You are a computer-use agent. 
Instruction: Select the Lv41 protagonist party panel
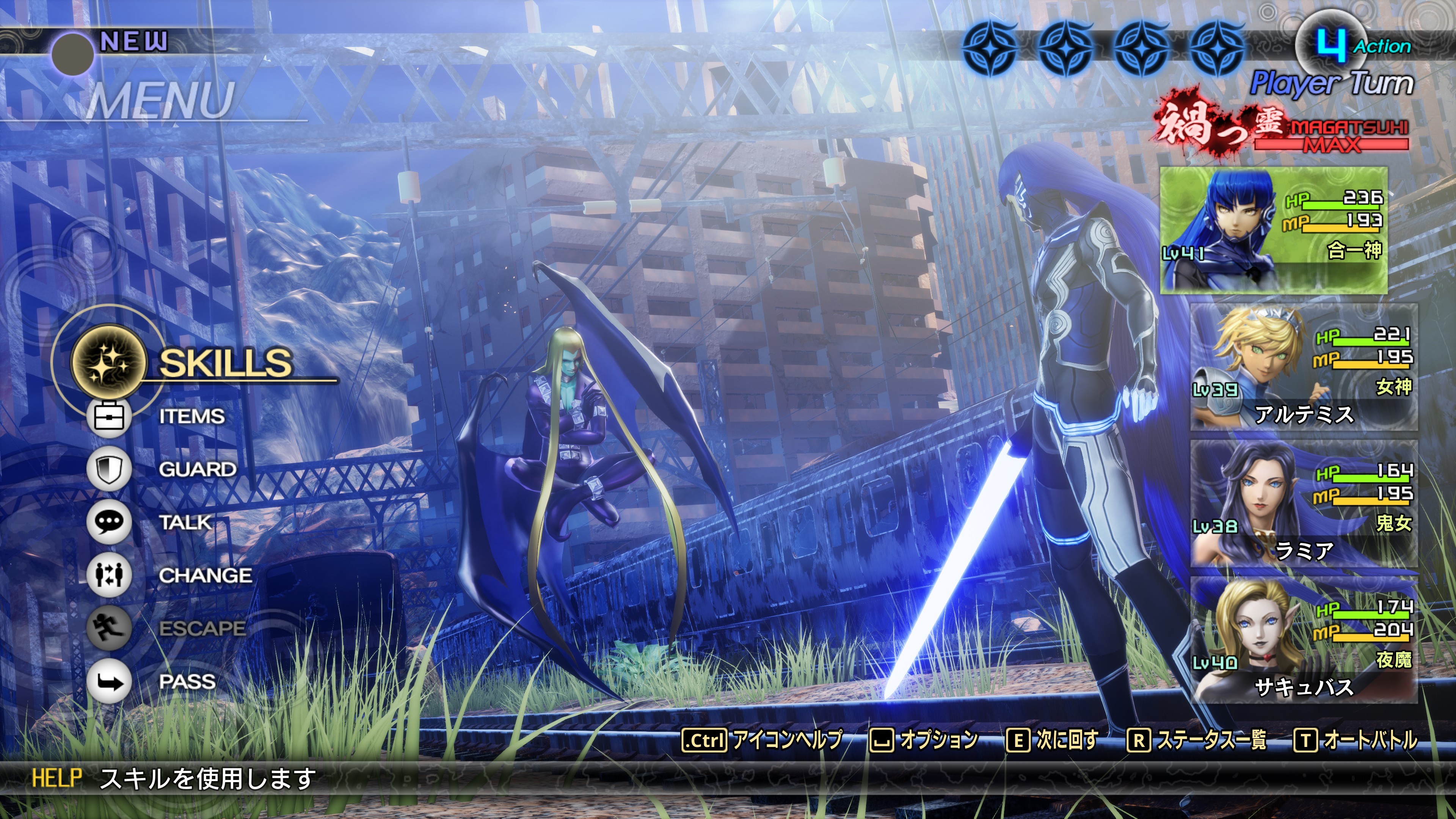1273,230
